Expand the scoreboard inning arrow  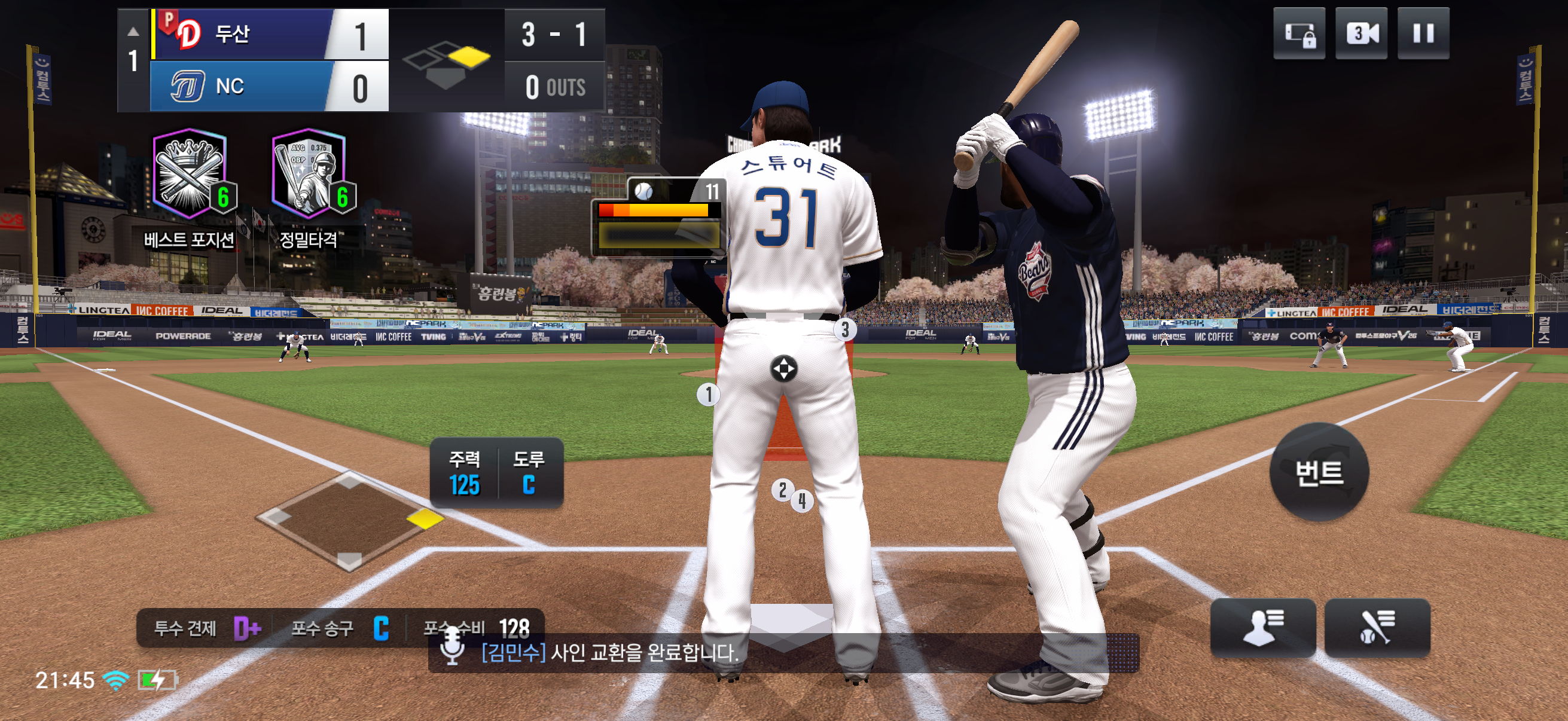coord(133,32)
